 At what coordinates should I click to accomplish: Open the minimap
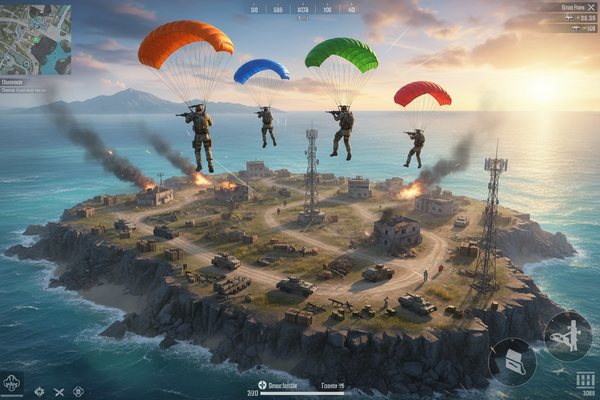(35, 39)
